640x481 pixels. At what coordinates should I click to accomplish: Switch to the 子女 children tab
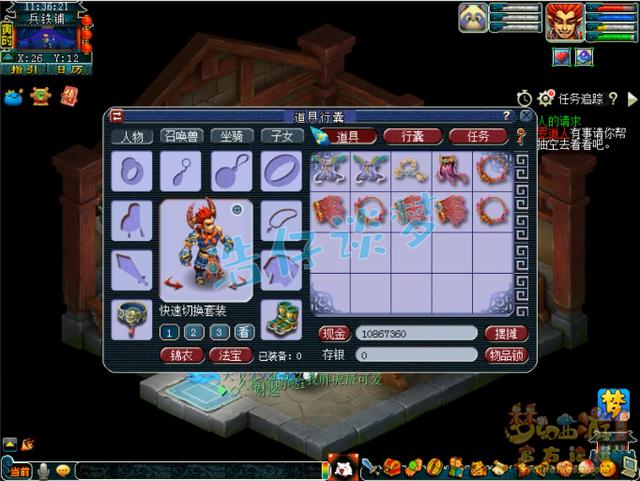point(280,137)
